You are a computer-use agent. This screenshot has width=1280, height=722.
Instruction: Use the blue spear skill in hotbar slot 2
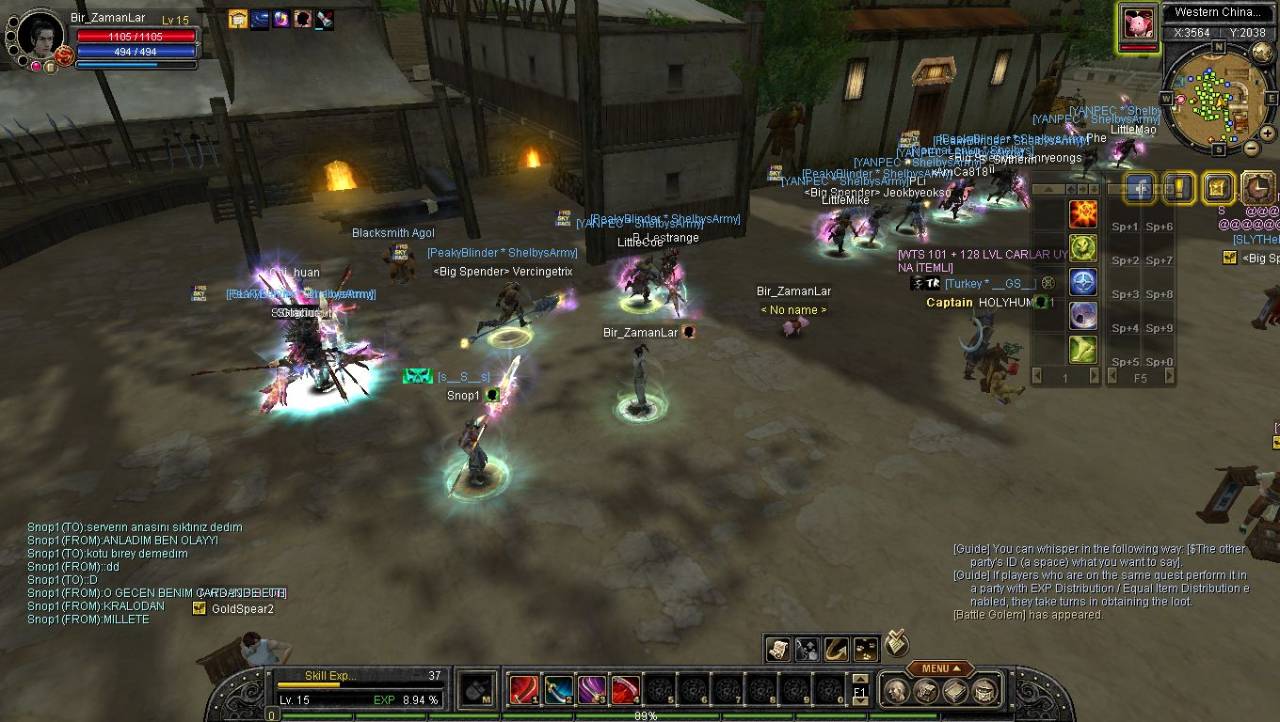[x=558, y=690]
